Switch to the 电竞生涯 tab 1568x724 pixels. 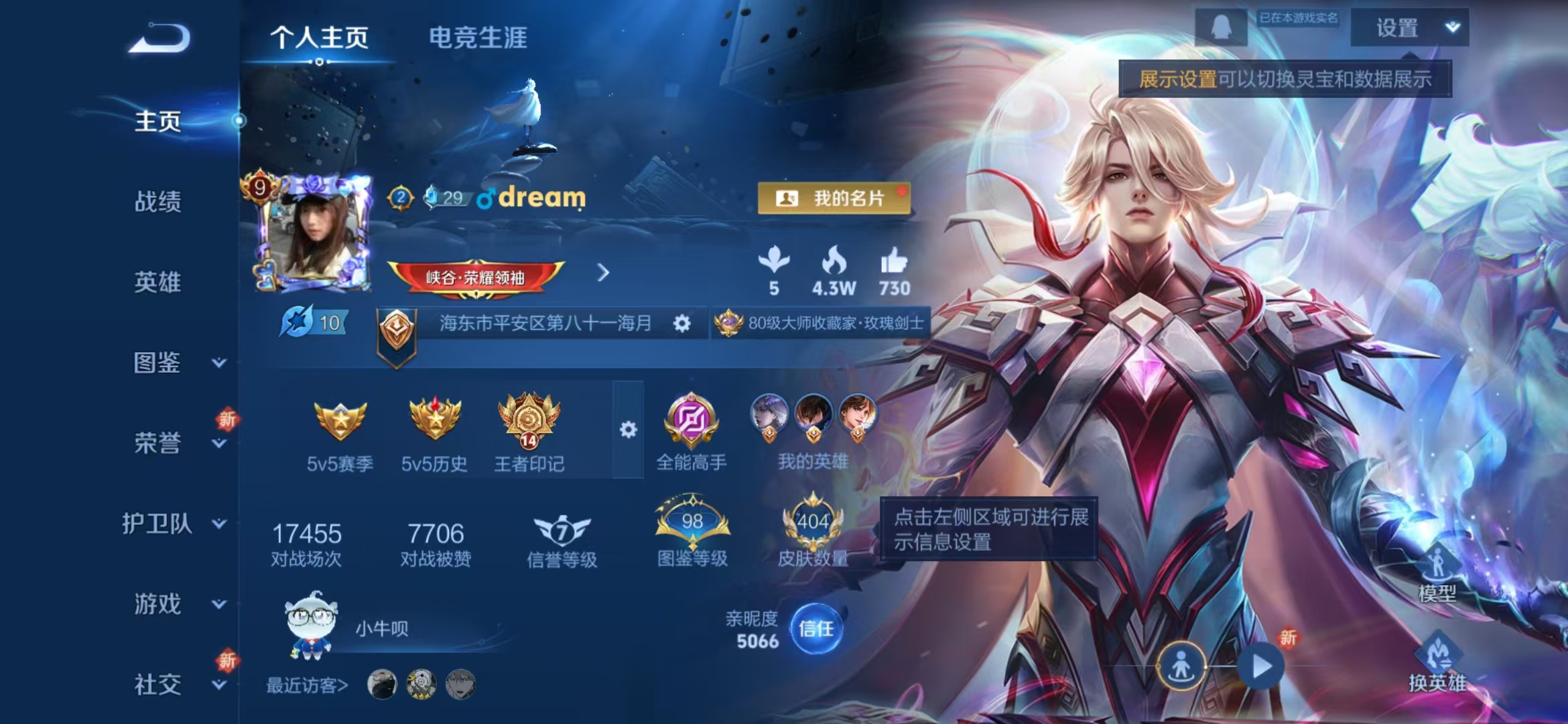pyautogui.click(x=478, y=39)
